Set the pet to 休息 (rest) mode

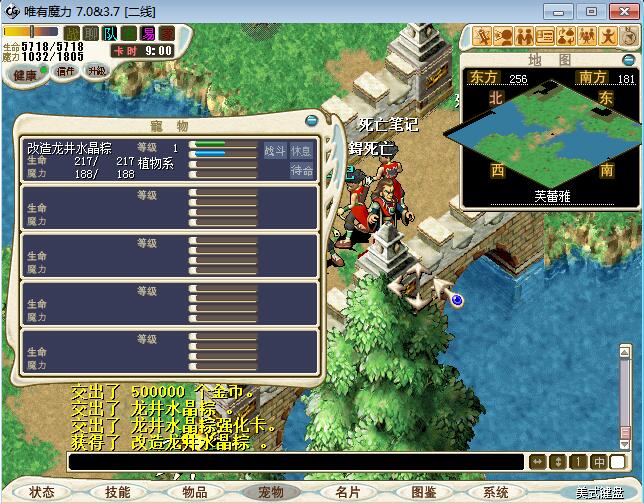pos(302,151)
